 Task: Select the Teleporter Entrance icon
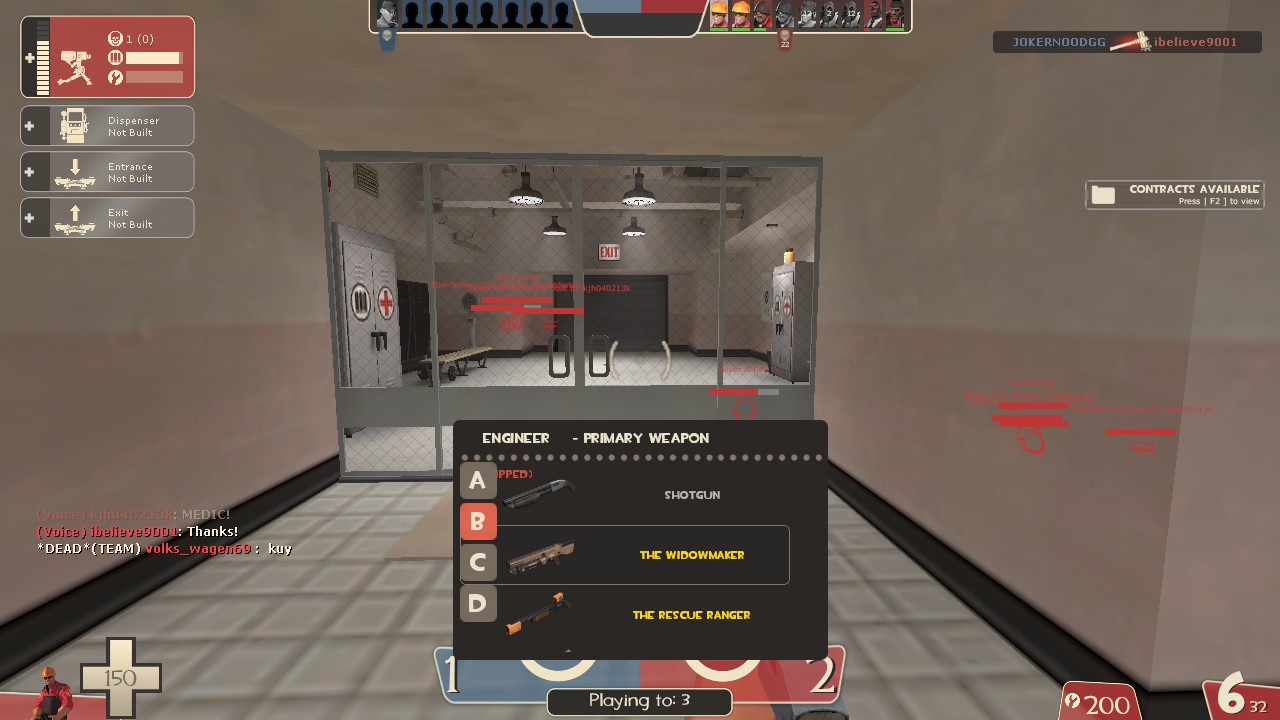(x=72, y=170)
